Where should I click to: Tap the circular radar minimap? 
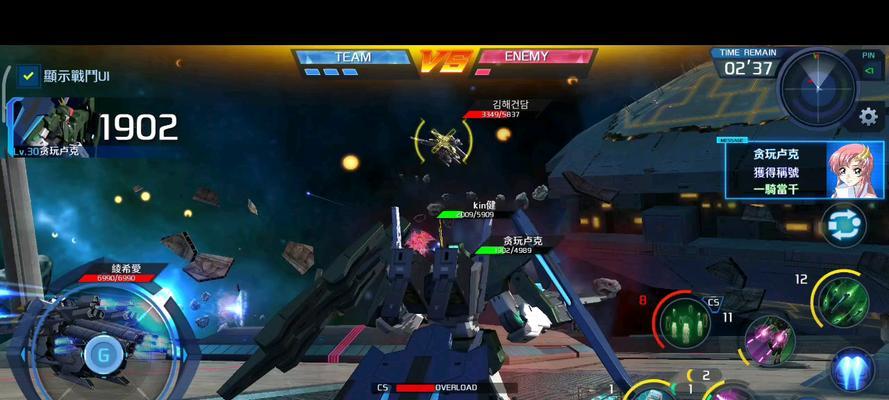[x=818, y=85]
